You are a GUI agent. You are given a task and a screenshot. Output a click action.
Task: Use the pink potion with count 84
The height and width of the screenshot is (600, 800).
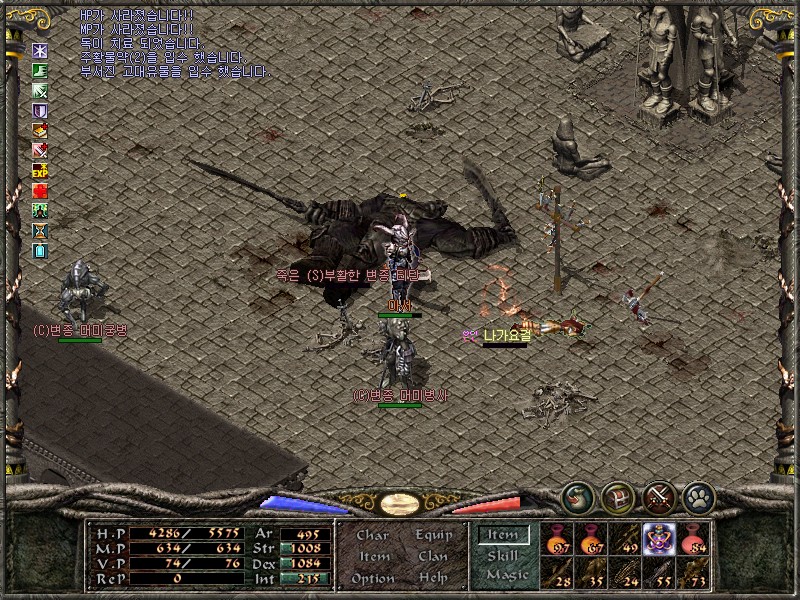(693, 538)
